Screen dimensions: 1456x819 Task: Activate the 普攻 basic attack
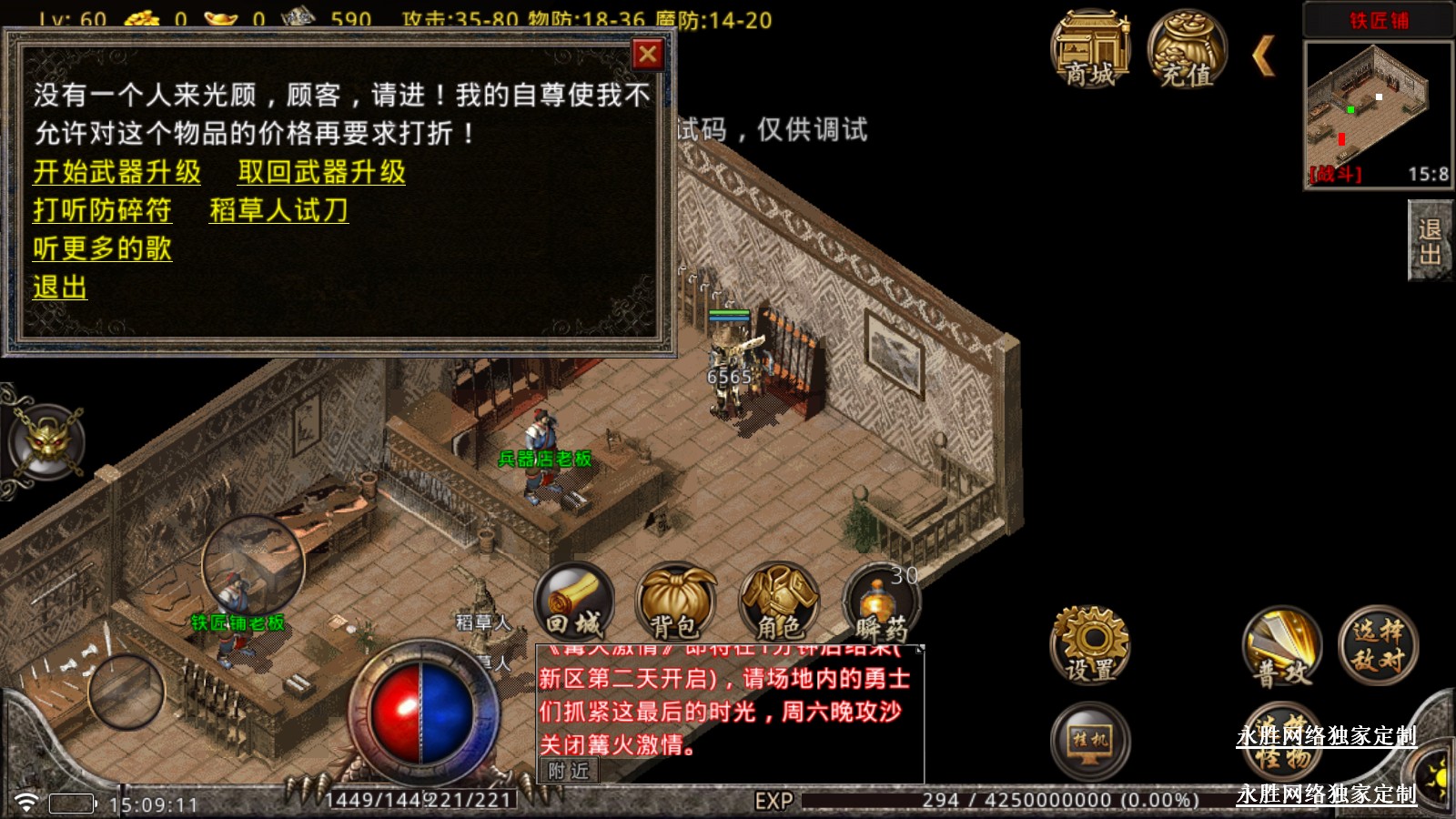1283,646
